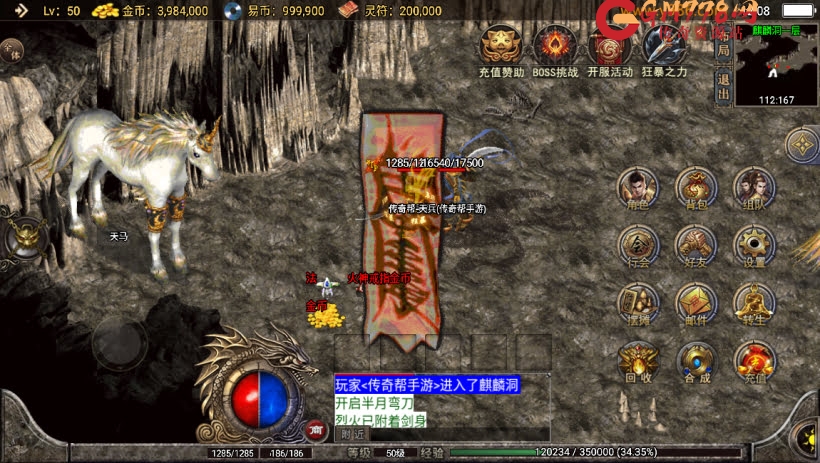This screenshot has height=463, width=820.
Task: Open the 摆摊 stall menu
Action: (638, 304)
